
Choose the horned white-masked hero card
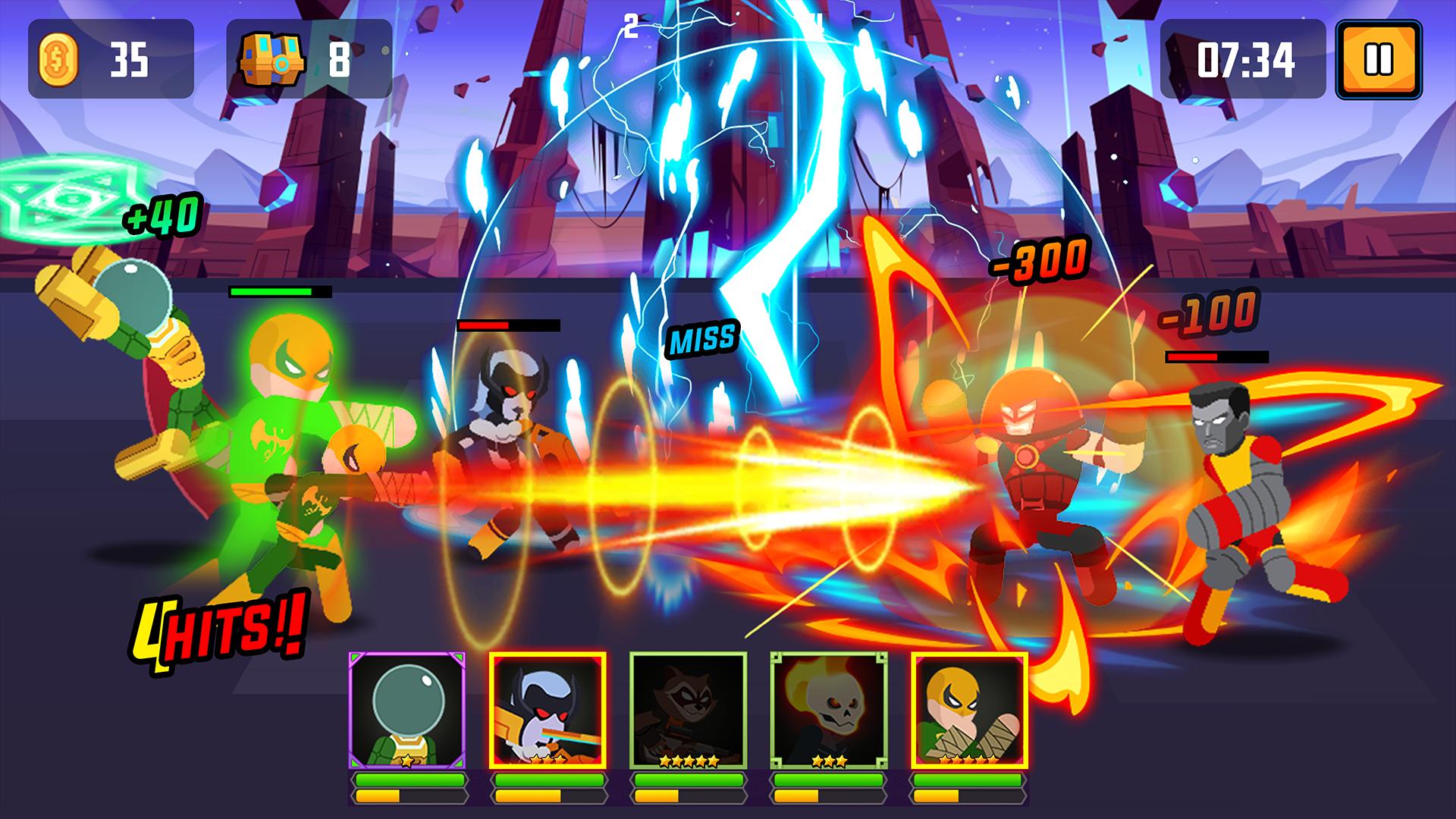548,710
